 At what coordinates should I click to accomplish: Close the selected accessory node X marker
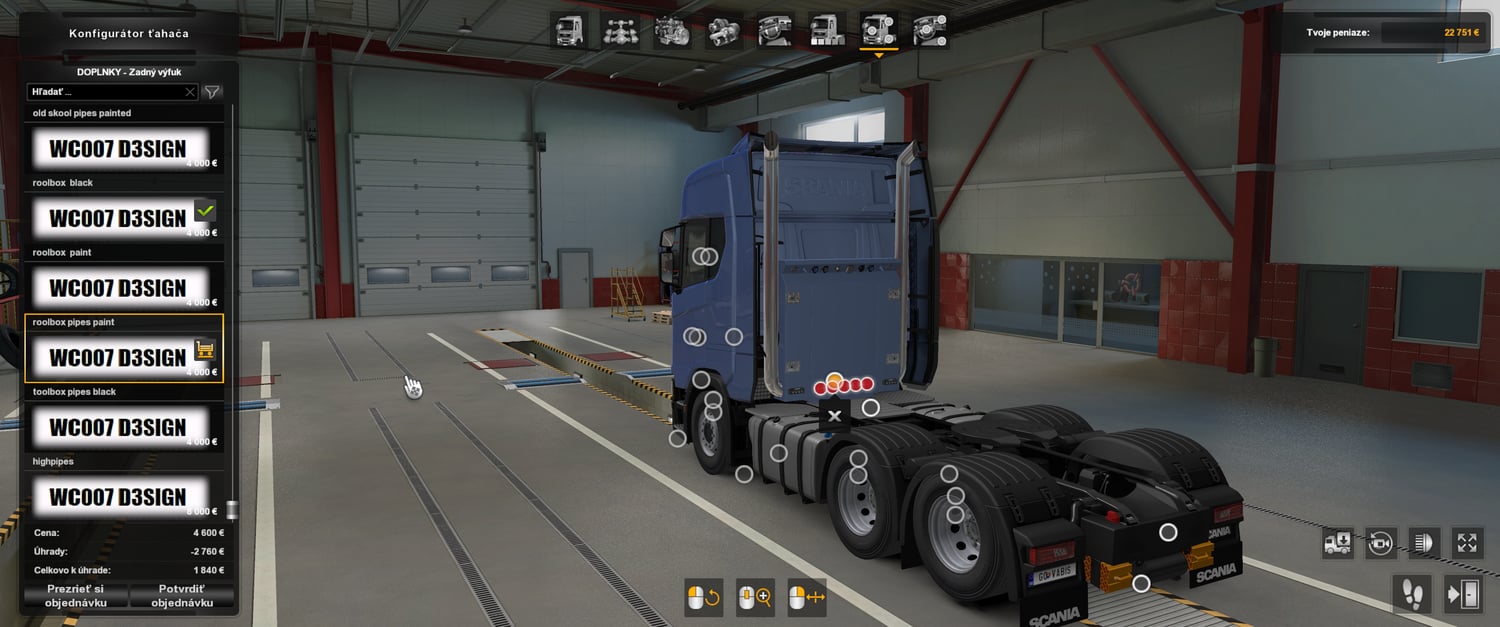(835, 415)
